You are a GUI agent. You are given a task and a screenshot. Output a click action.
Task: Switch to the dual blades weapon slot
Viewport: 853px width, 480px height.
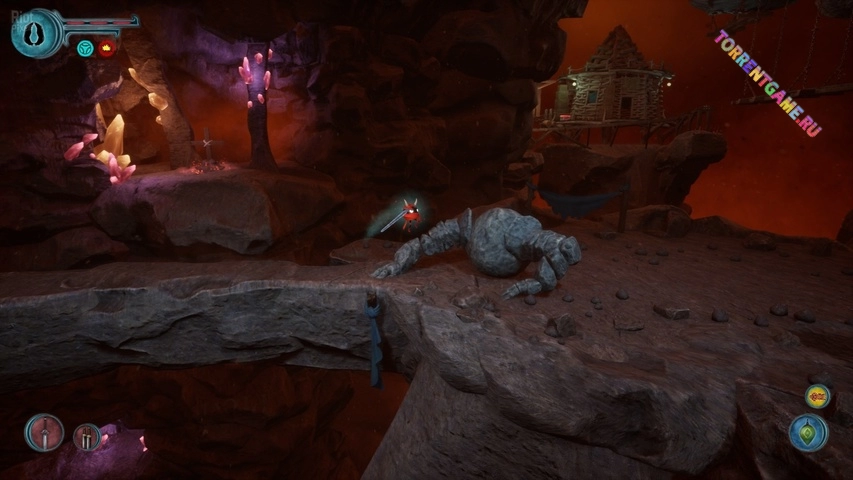click(88, 437)
